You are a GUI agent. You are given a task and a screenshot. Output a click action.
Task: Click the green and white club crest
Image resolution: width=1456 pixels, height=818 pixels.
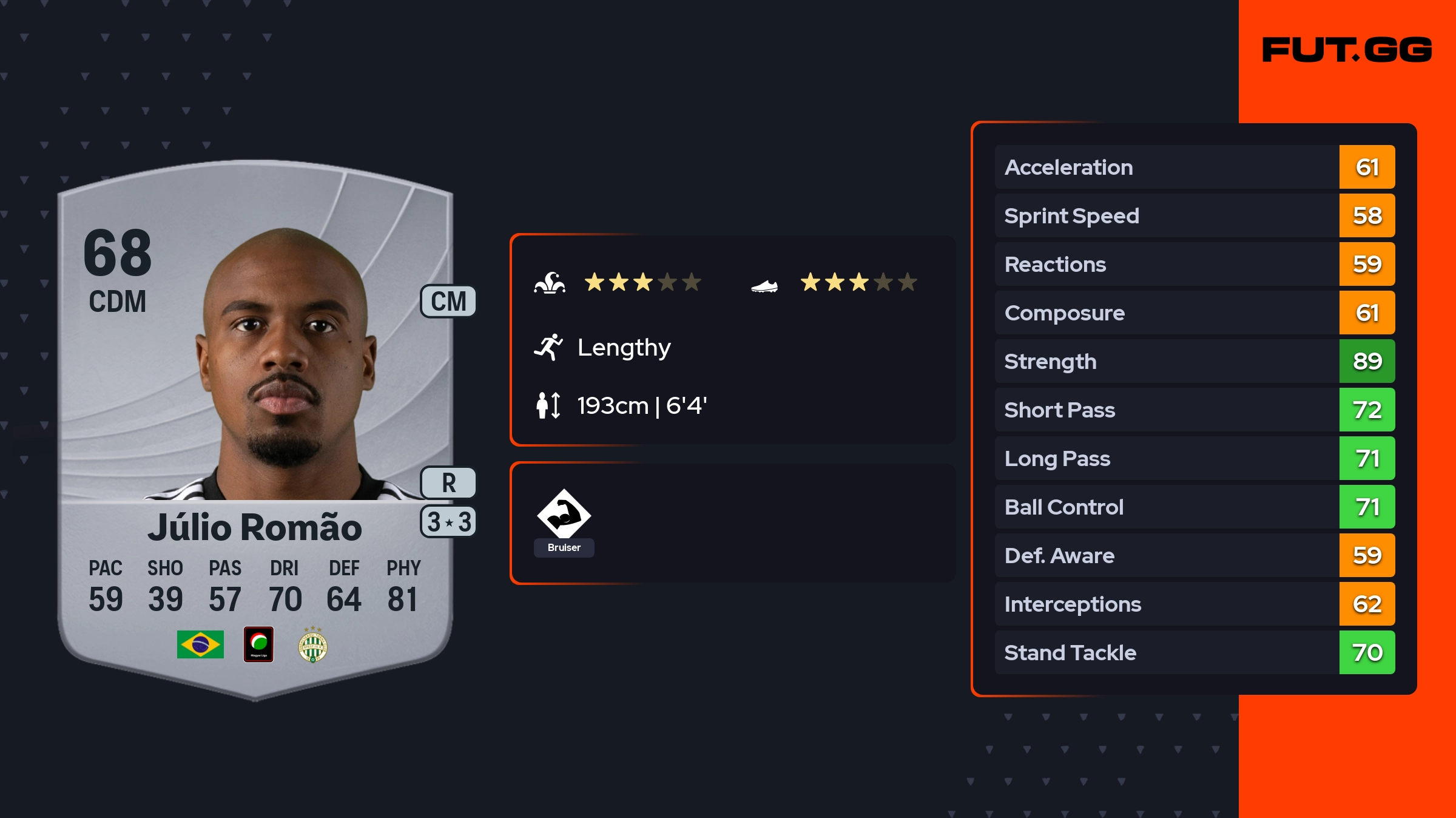click(x=313, y=646)
